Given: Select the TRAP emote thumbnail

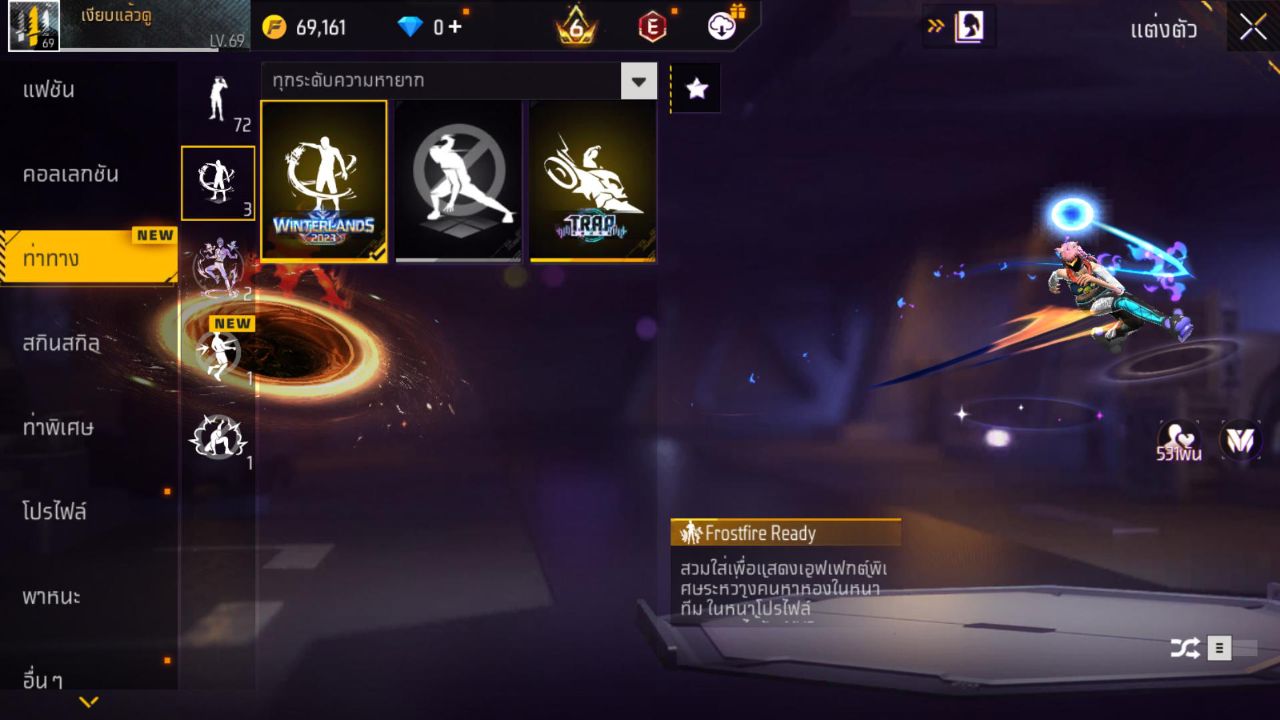Looking at the screenshot, I should tap(592, 180).
